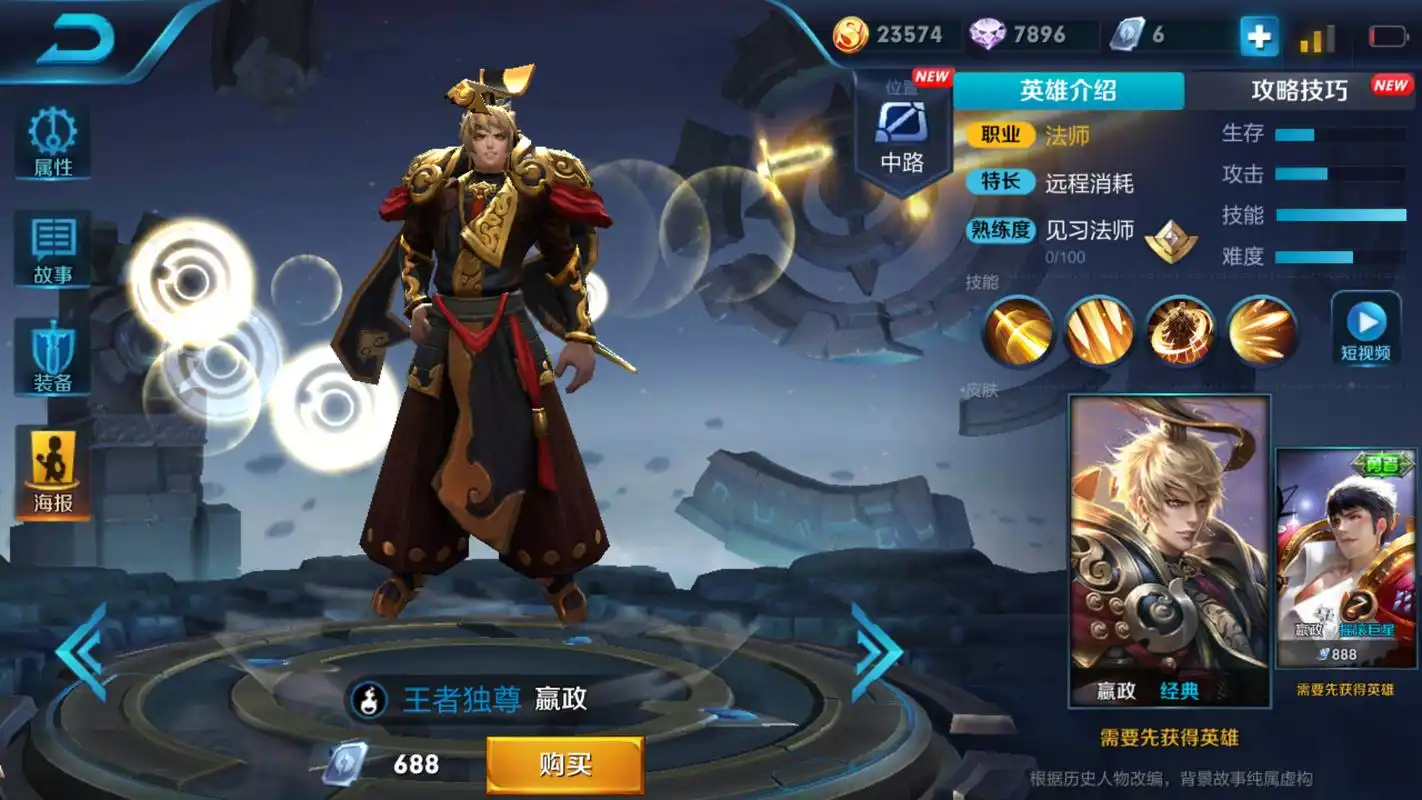
Task: Inspect the mastery medal icon
Action: (1170, 242)
